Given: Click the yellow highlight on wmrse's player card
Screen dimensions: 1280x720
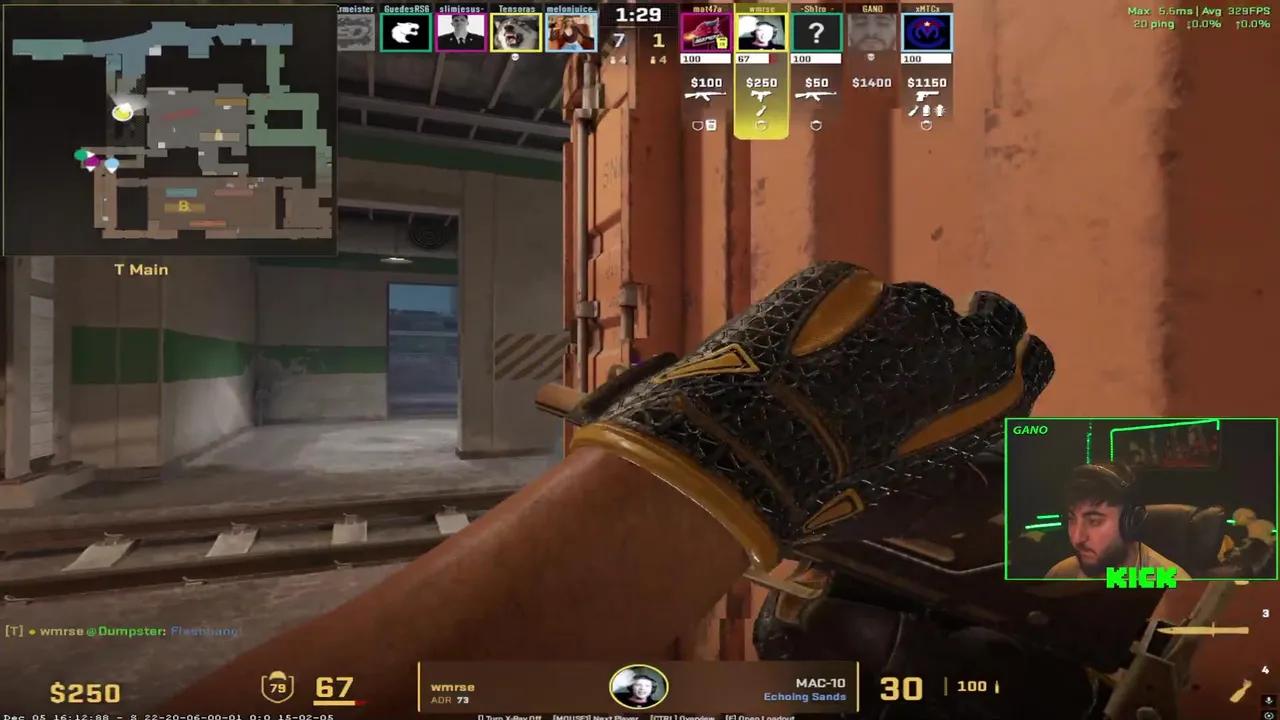Looking at the screenshot, I should click(x=762, y=100).
